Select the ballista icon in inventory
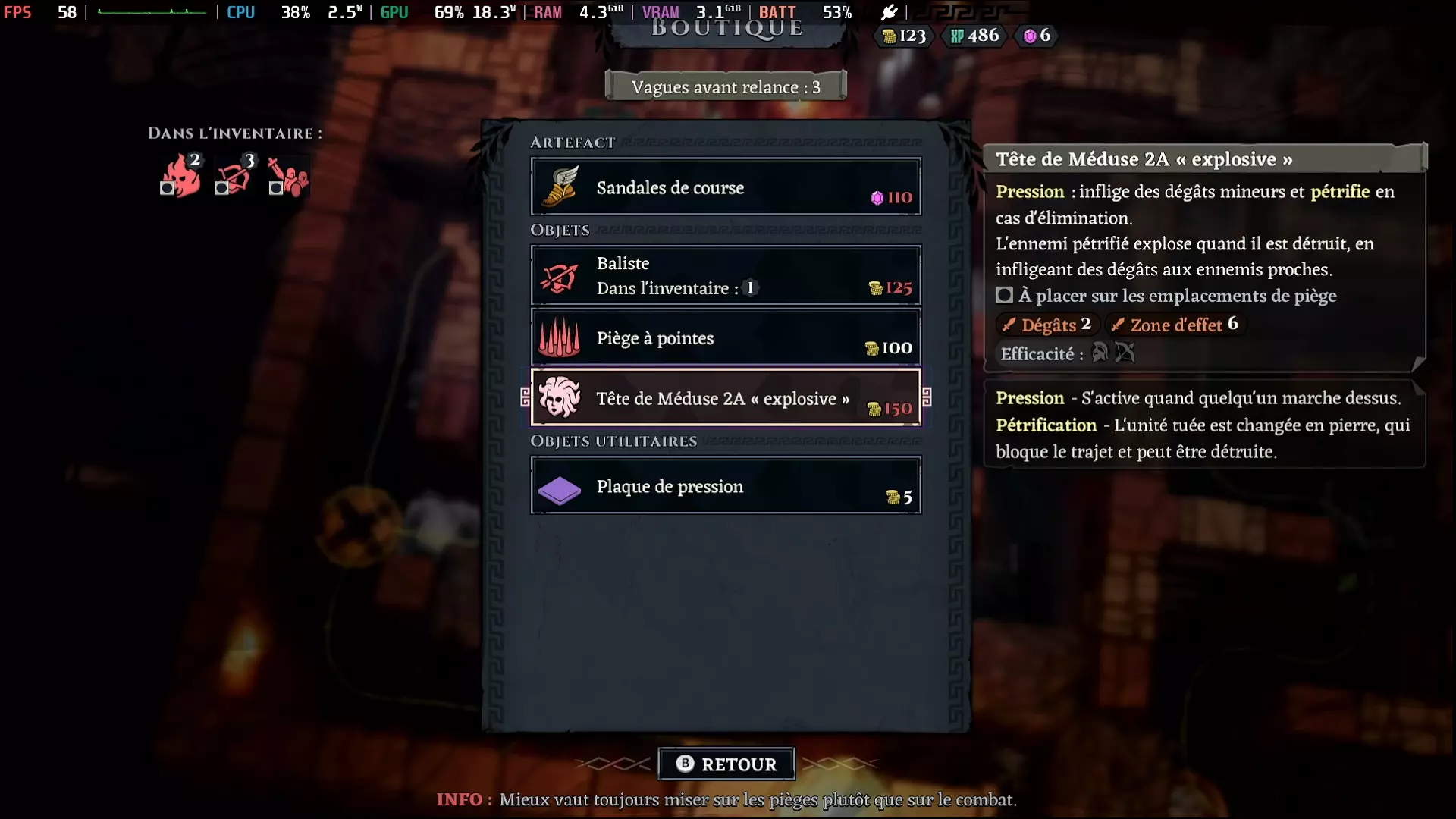The width and height of the screenshot is (1456, 819). [x=235, y=176]
